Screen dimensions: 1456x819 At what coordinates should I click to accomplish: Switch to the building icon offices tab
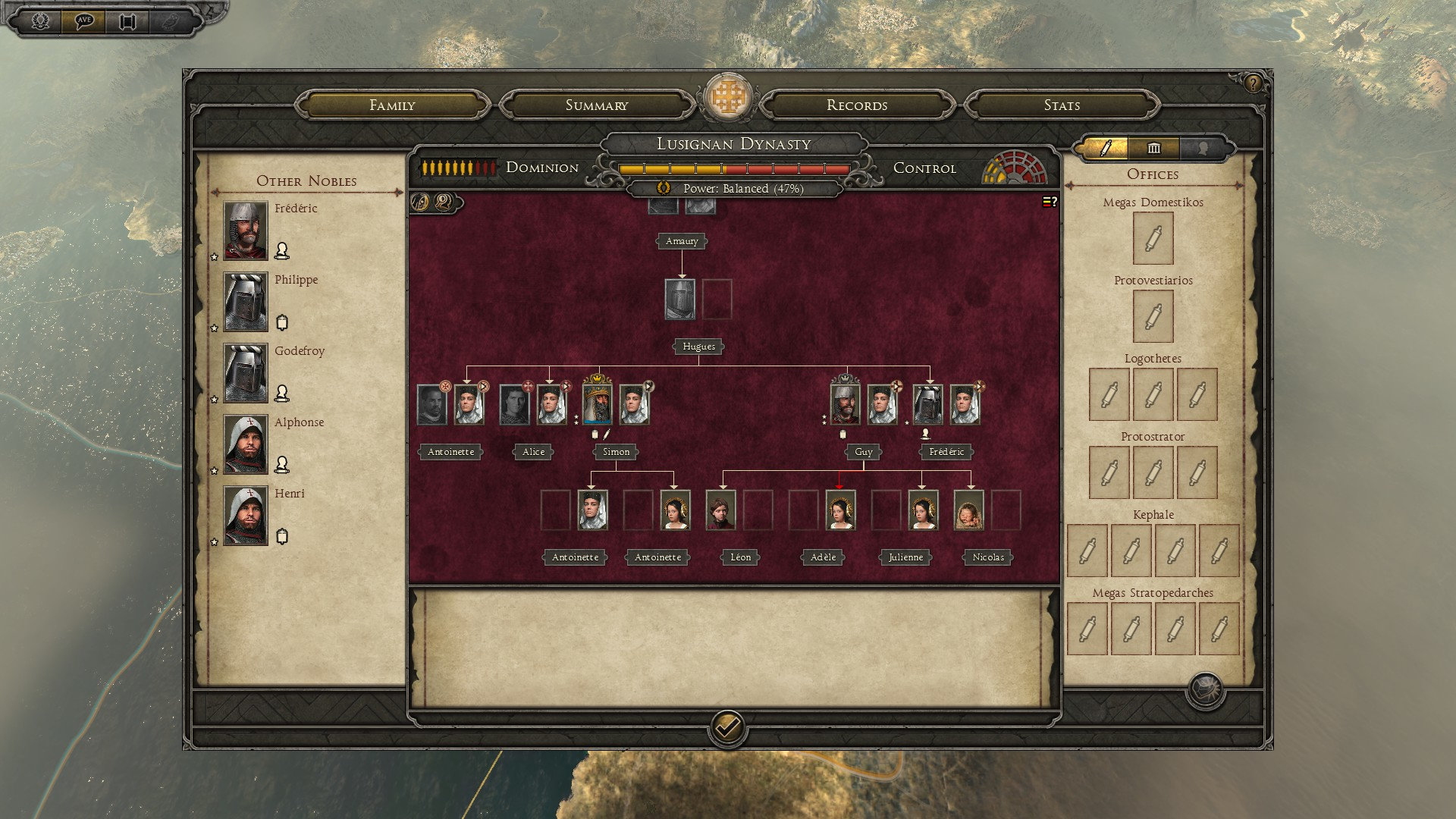[x=1153, y=148]
